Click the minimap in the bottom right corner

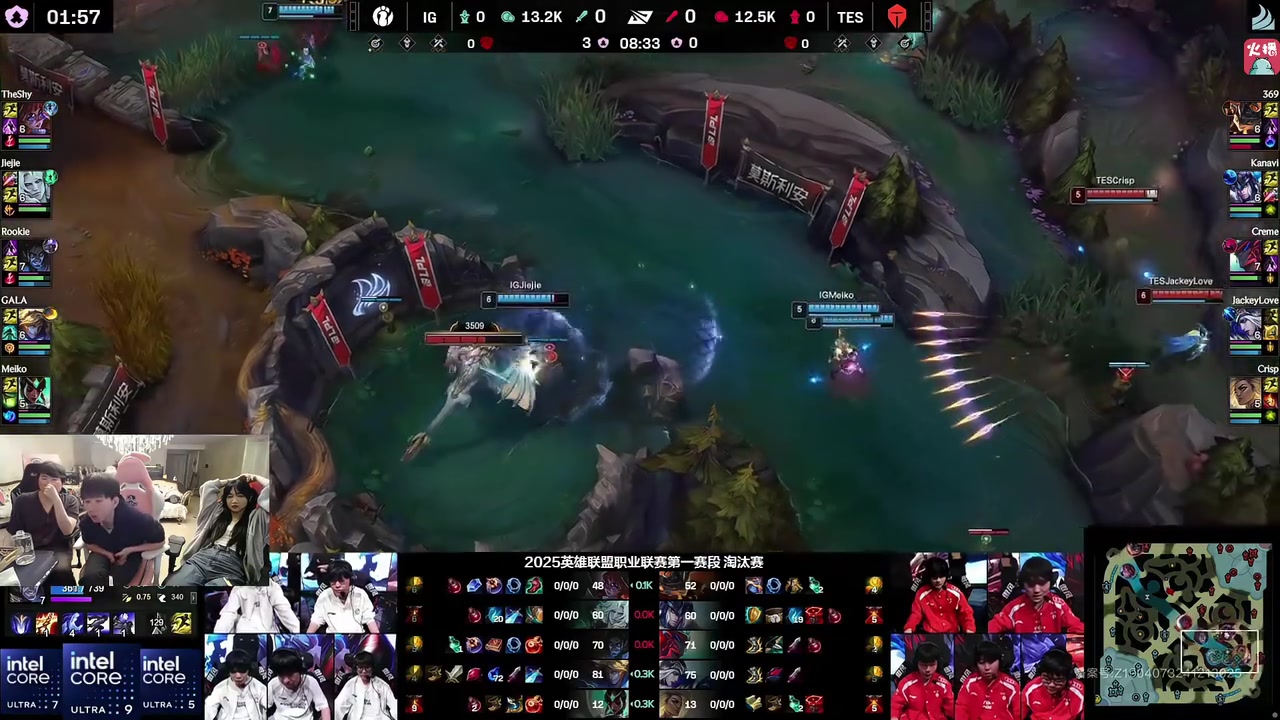(x=1185, y=625)
